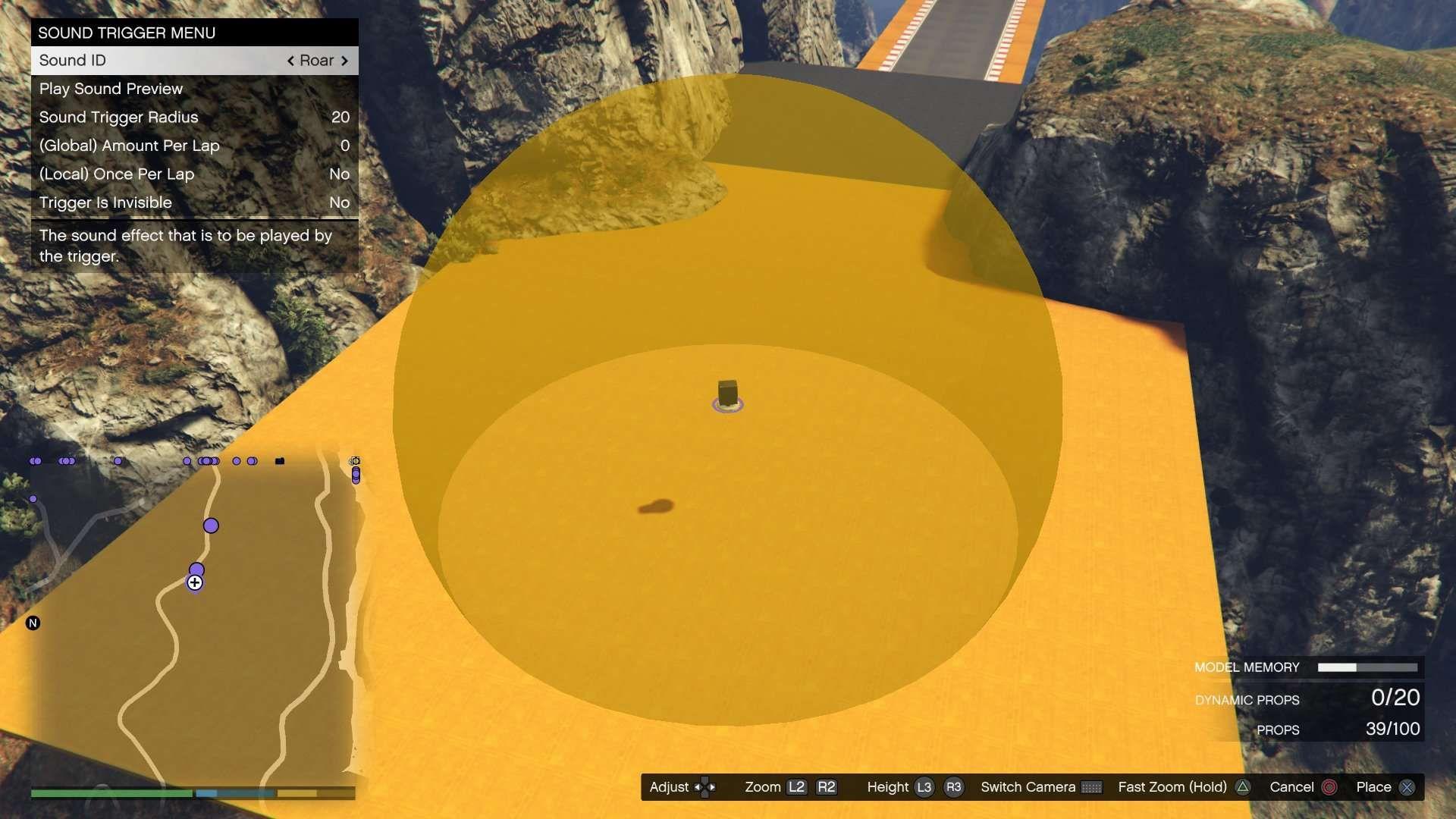Viewport: 1456px width, 819px height.
Task: Click the Adjust d-pad icon
Action: point(705,787)
